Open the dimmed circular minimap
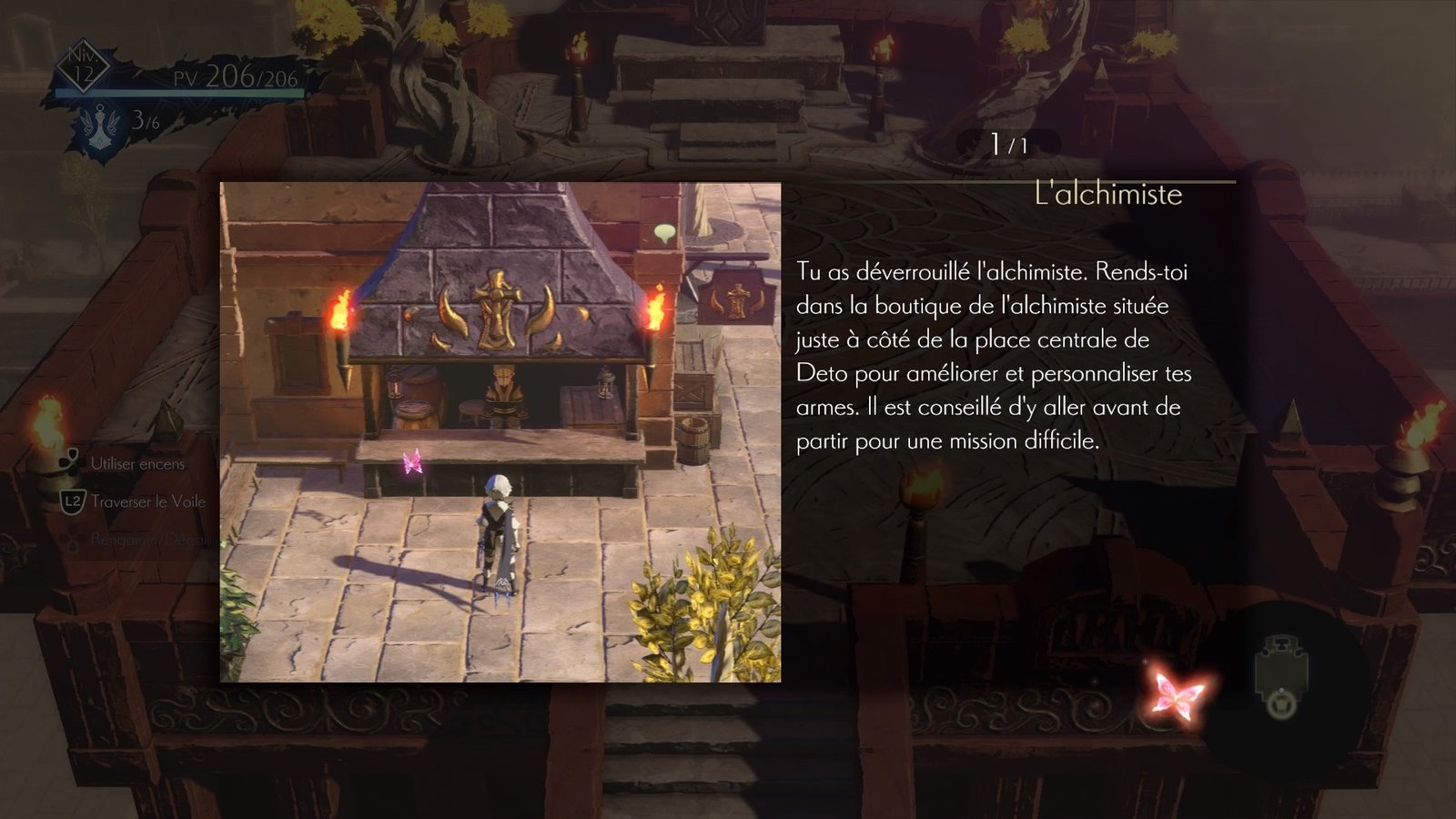 tap(1281, 676)
